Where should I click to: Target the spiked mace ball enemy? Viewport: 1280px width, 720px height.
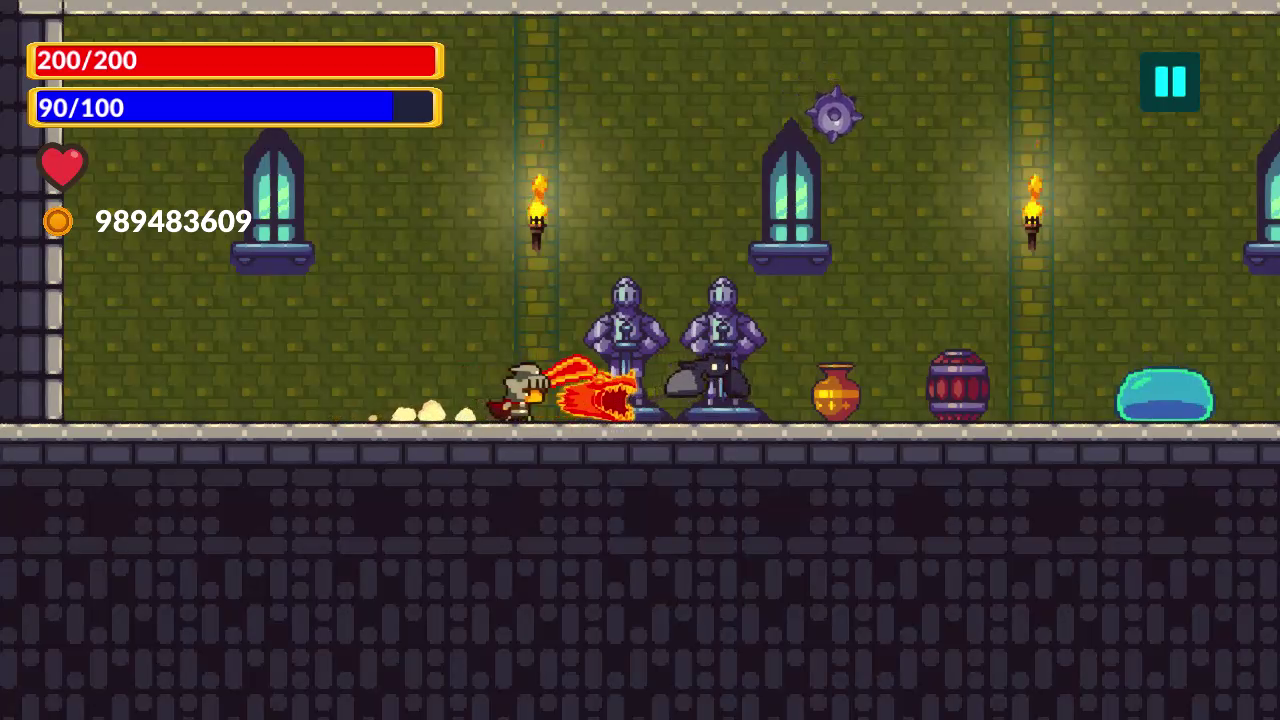[832, 113]
